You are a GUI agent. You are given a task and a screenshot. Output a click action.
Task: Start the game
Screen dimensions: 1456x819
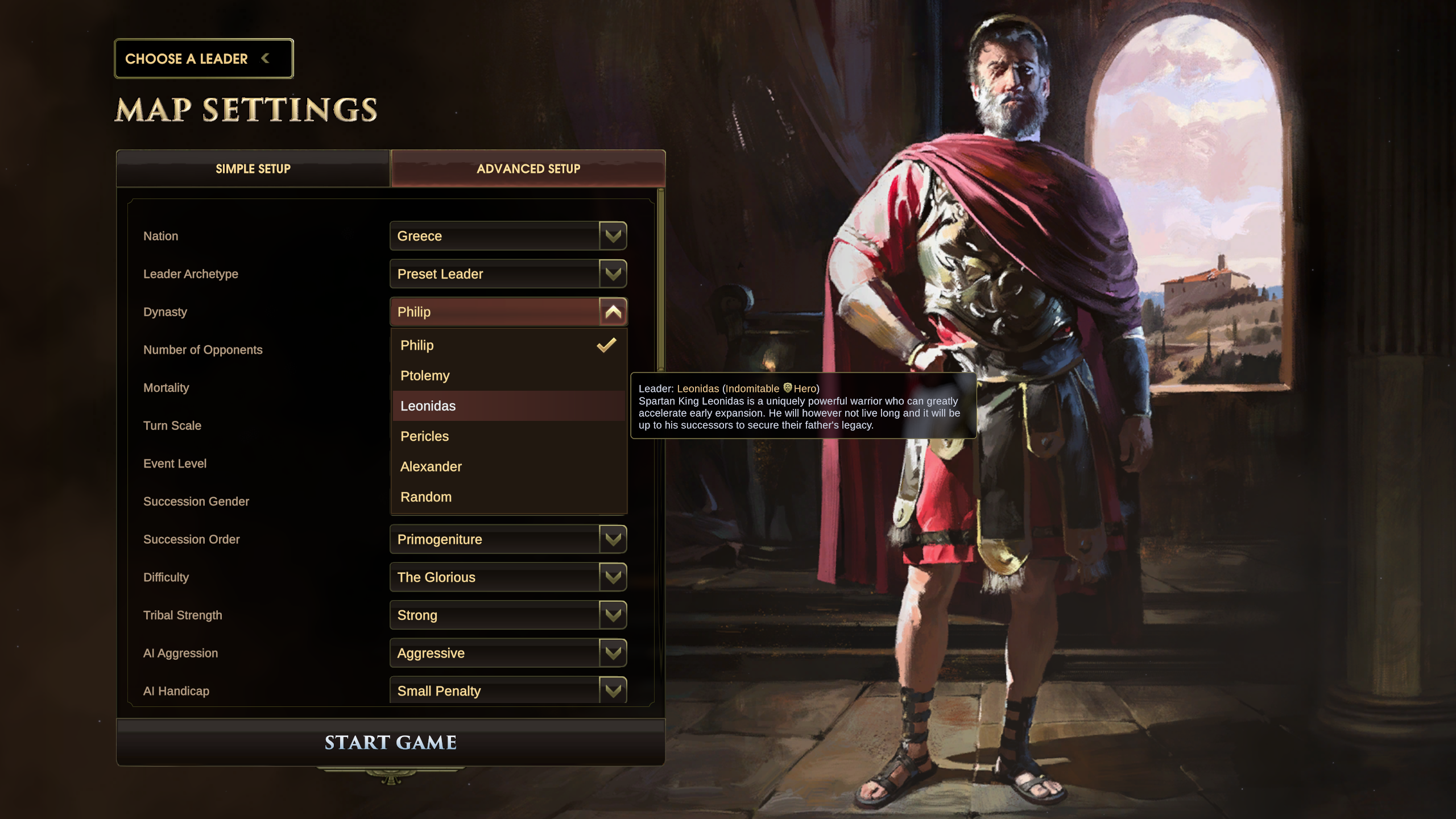[x=391, y=742]
